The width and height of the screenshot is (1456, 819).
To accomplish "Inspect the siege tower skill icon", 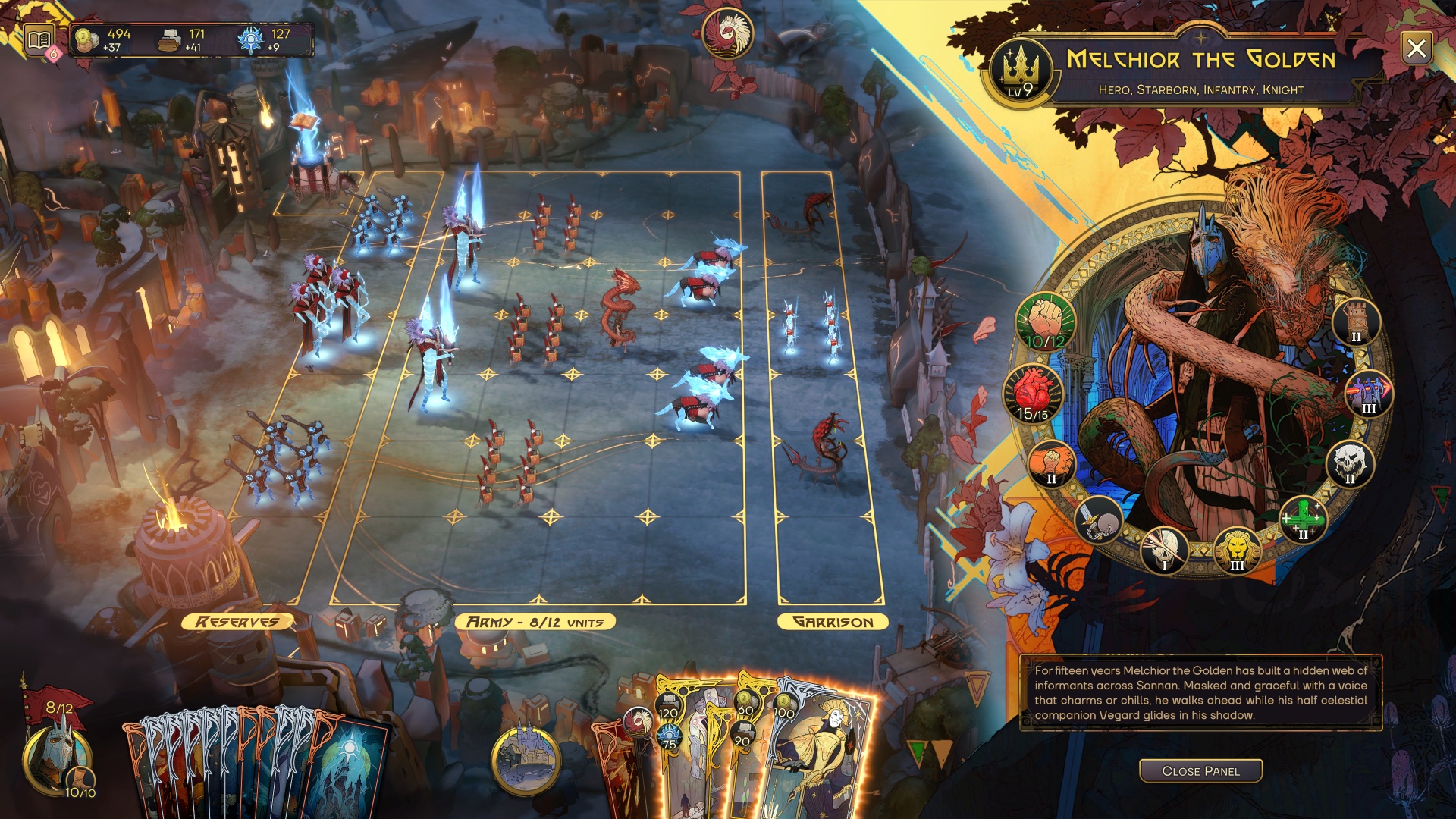I will coord(1356,321).
